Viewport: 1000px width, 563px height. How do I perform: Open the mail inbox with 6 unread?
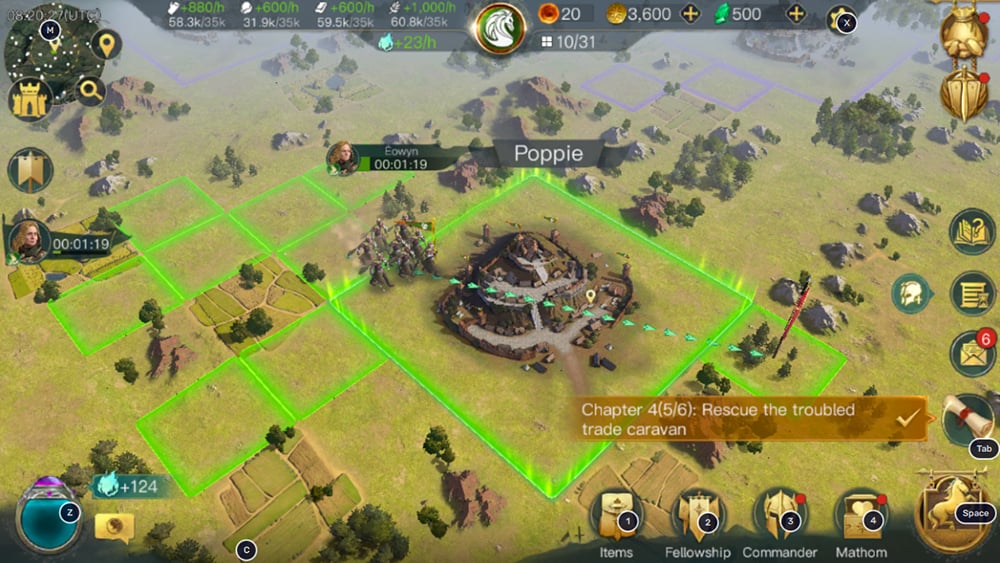971,352
